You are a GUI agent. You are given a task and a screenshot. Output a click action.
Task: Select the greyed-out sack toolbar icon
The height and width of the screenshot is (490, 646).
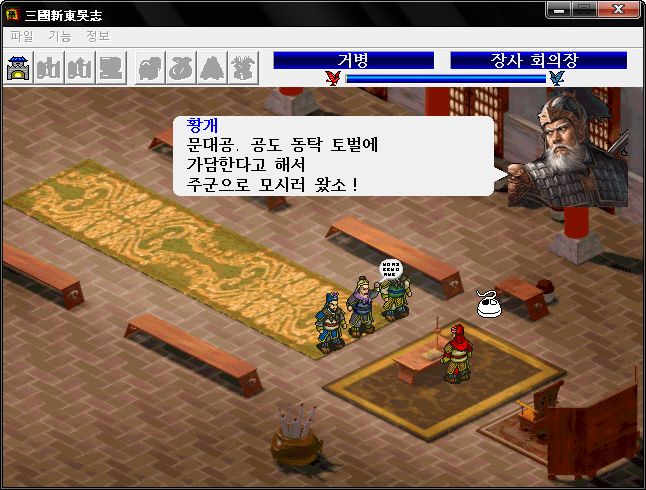point(181,68)
